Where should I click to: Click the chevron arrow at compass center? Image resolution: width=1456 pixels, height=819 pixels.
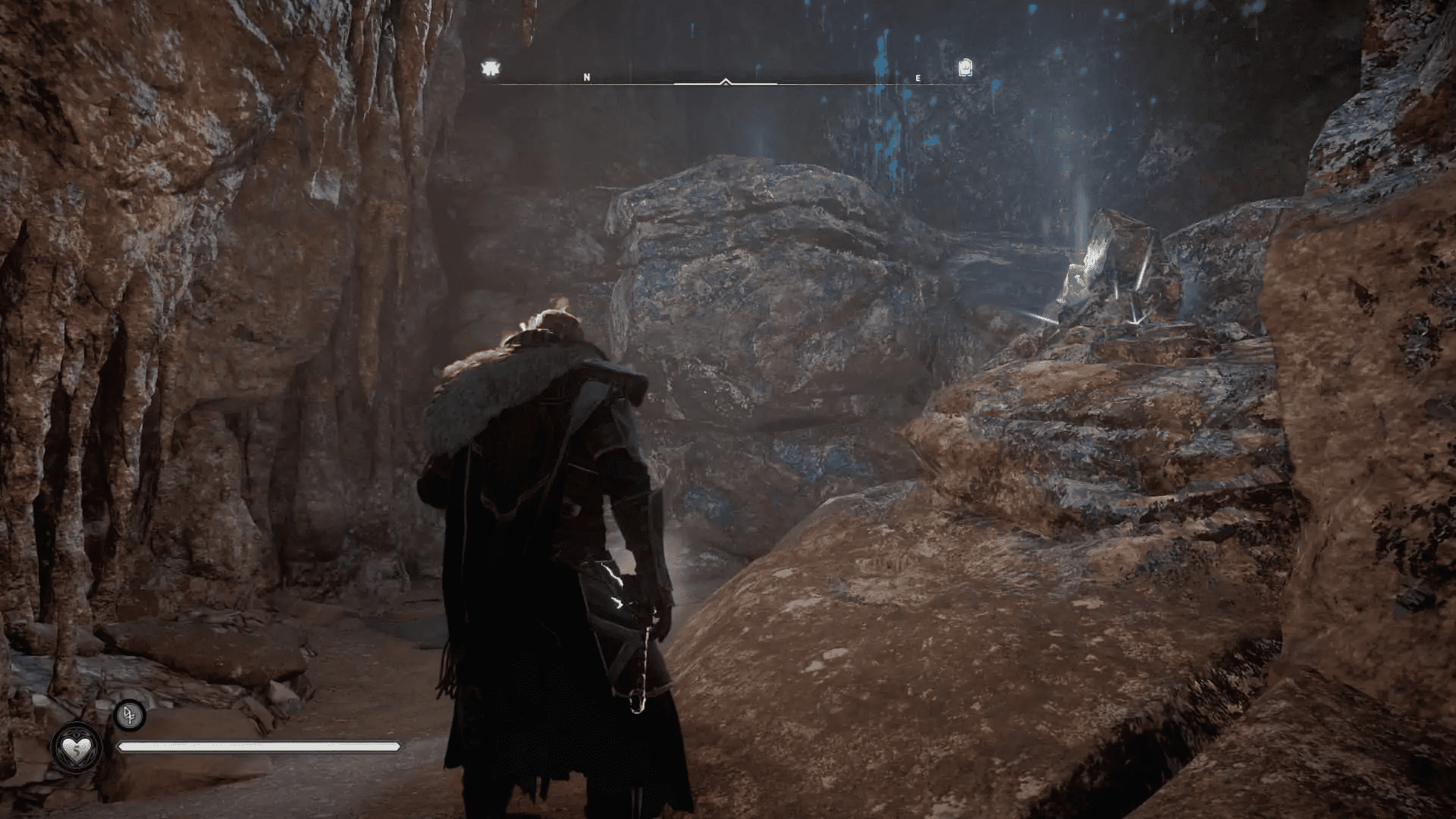(x=726, y=79)
